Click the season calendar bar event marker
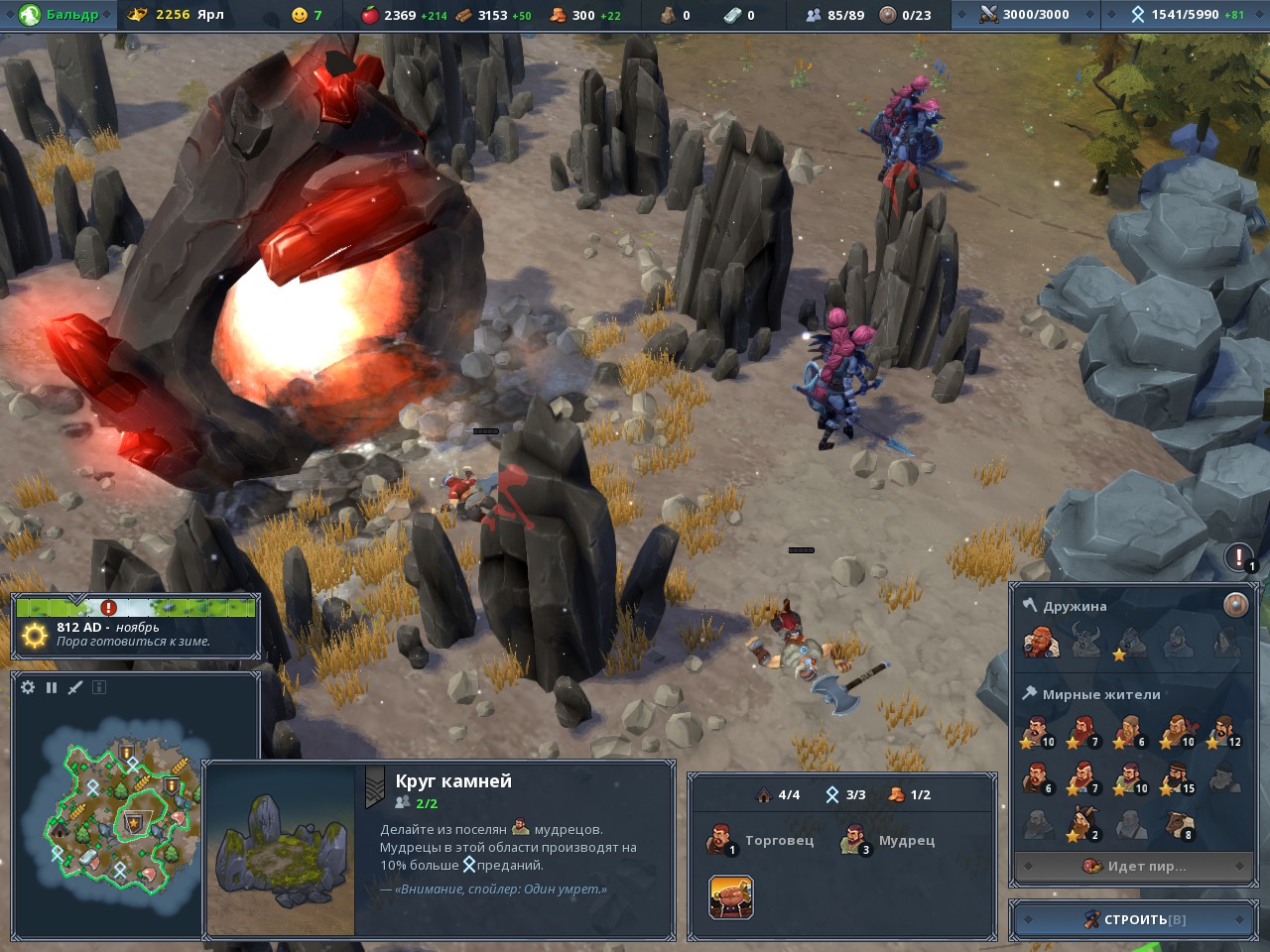Viewport: 1270px width, 952px height. point(108,607)
